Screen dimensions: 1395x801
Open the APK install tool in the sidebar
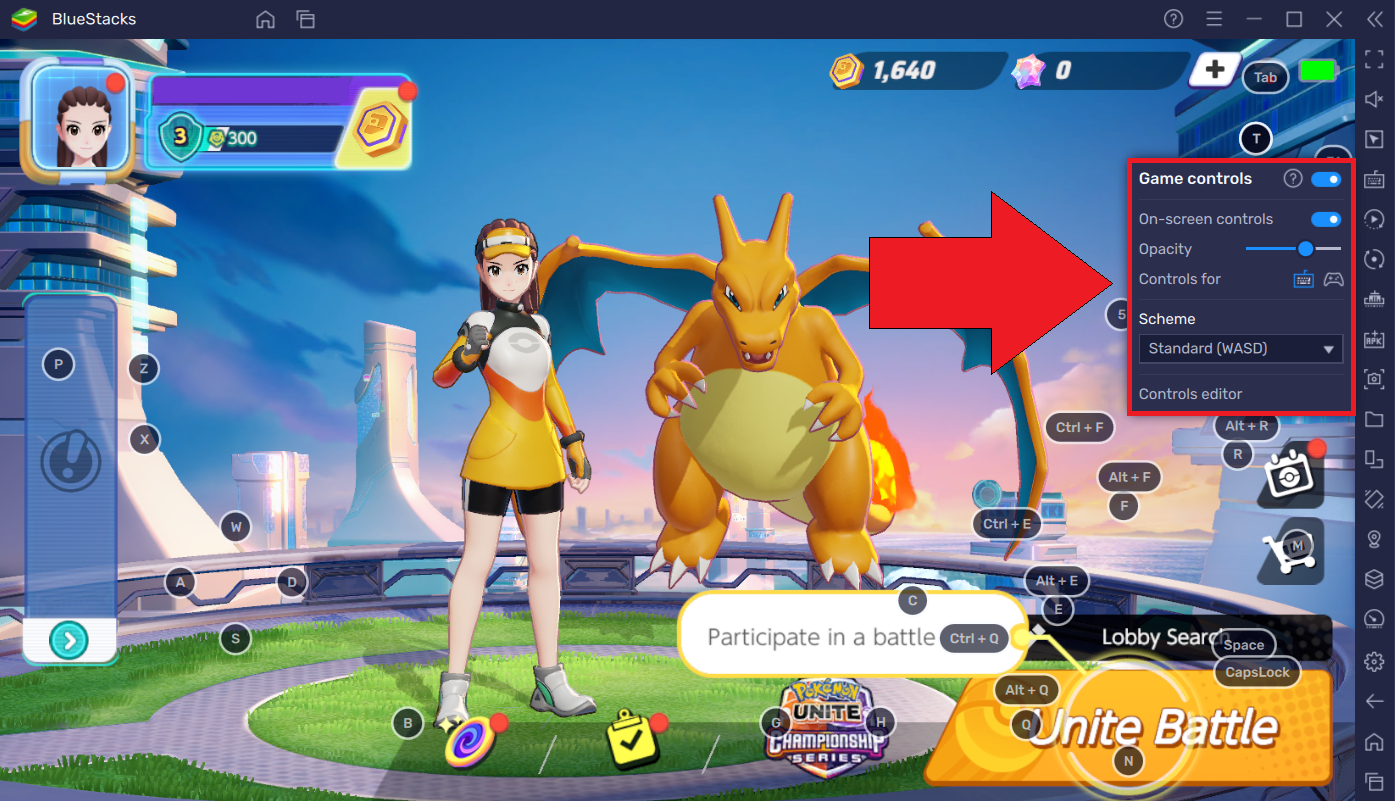pyautogui.click(x=1374, y=339)
